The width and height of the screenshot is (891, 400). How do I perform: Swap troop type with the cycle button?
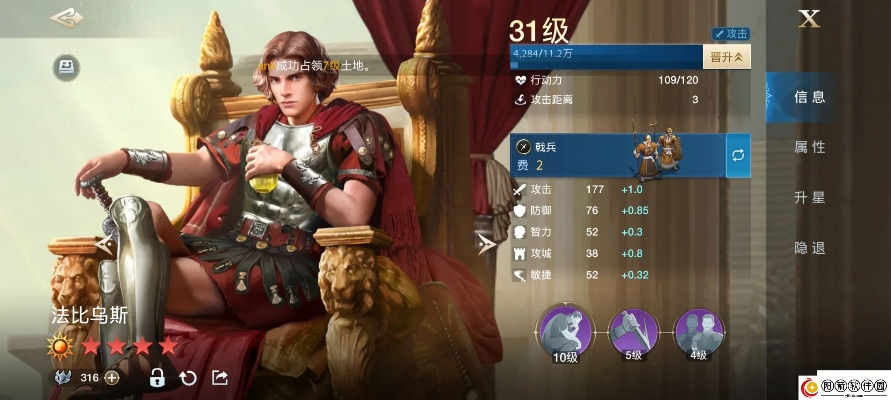[738, 156]
